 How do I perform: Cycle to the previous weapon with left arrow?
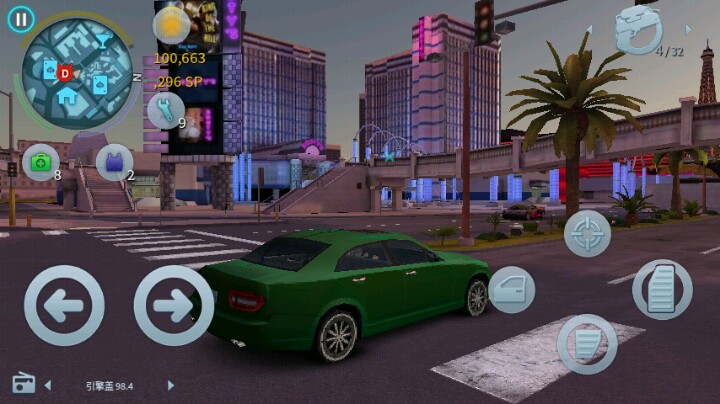pyautogui.click(x=589, y=30)
